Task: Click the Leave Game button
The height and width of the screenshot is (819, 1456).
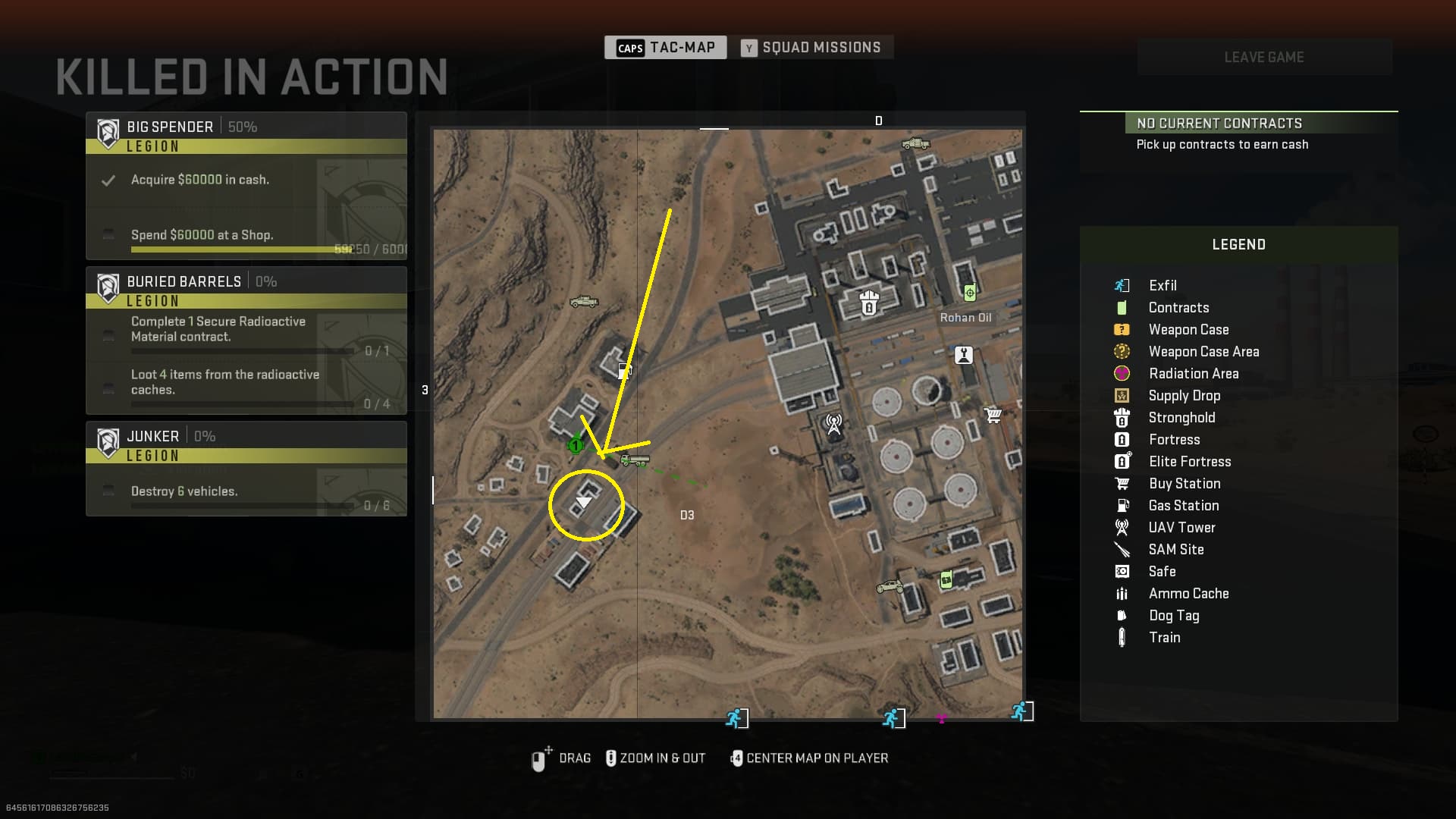Action: [1264, 57]
